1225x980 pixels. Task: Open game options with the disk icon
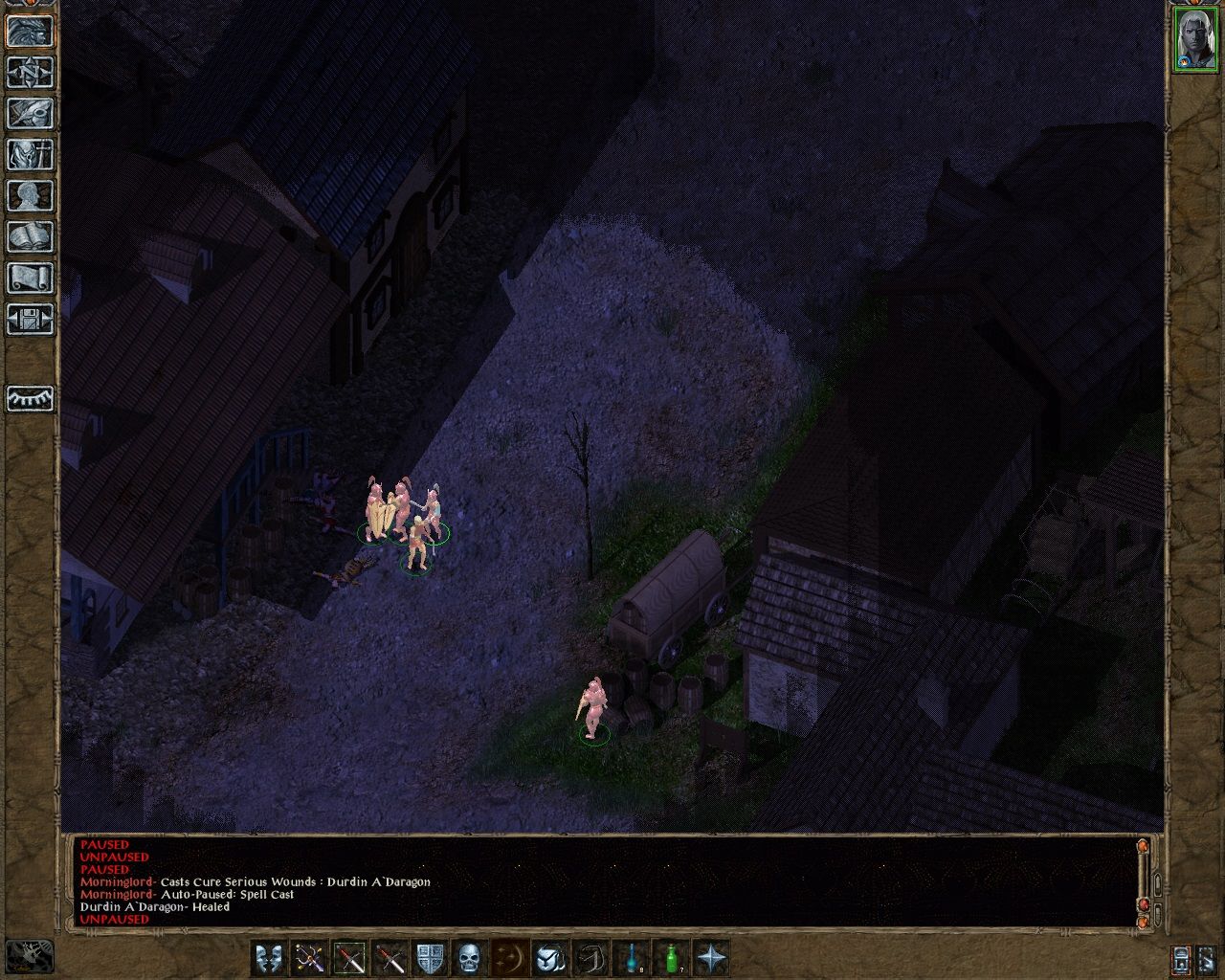pyautogui.click(x=29, y=319)
